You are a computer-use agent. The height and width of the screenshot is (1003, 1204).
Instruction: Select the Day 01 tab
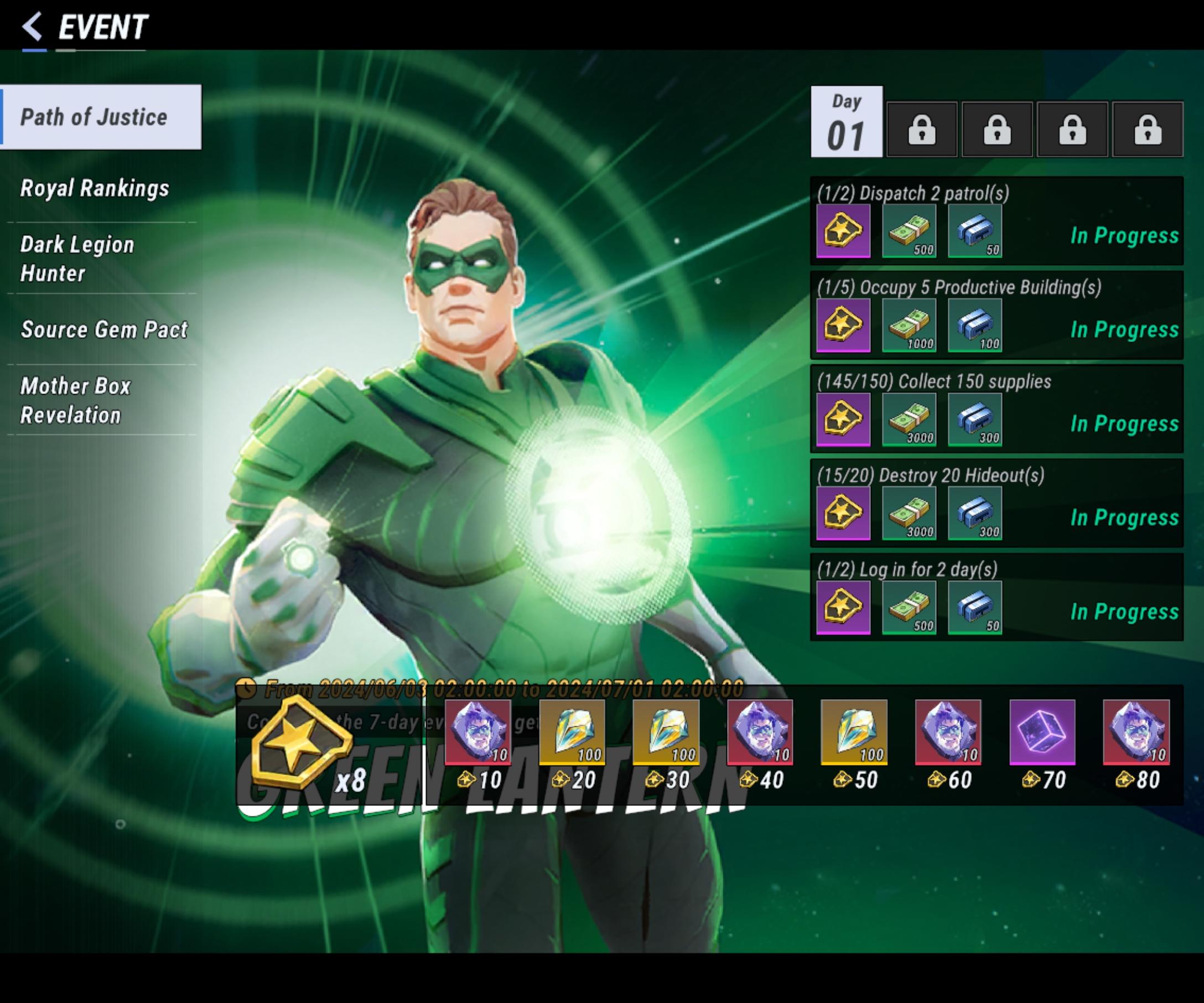point(846,122)
